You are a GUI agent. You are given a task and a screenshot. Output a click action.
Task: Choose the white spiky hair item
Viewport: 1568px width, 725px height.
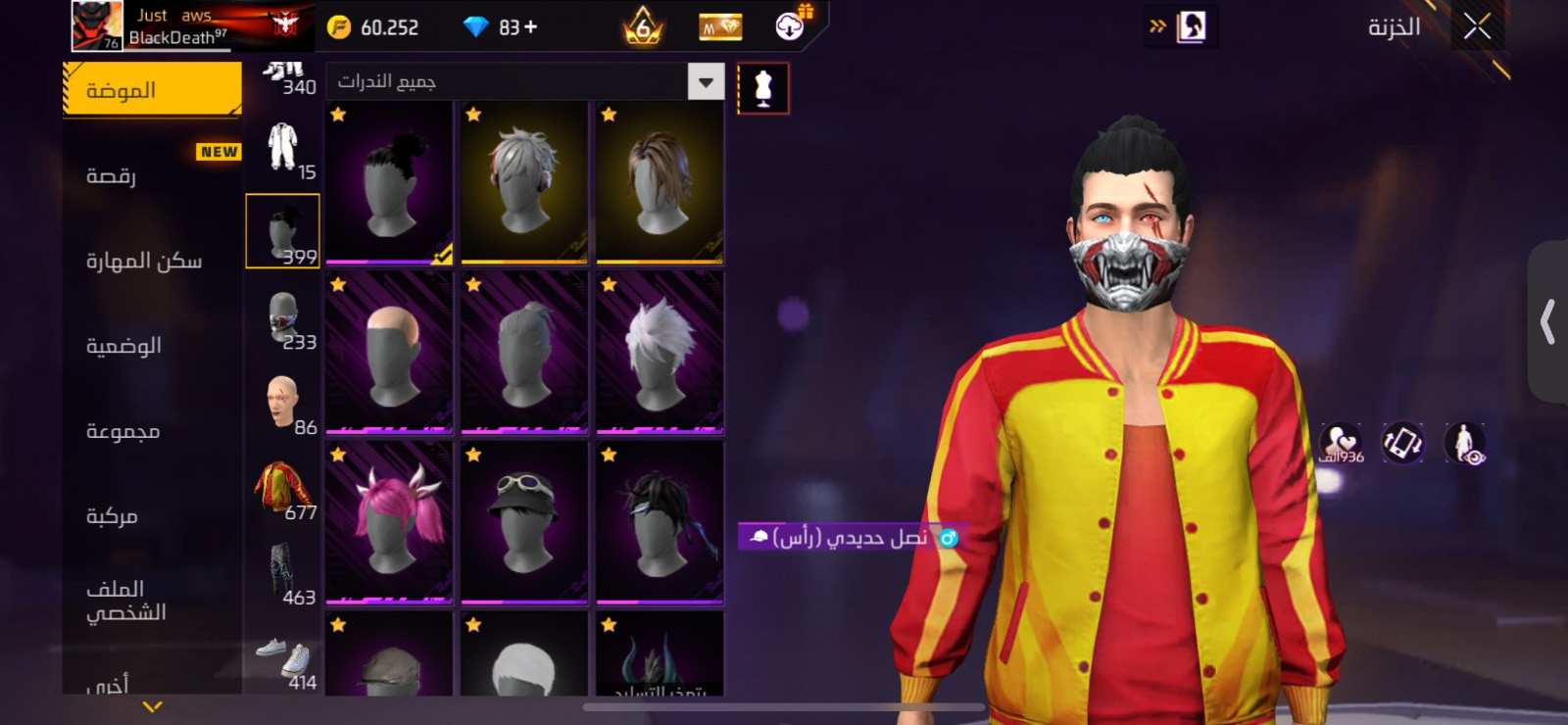point(660,351)
